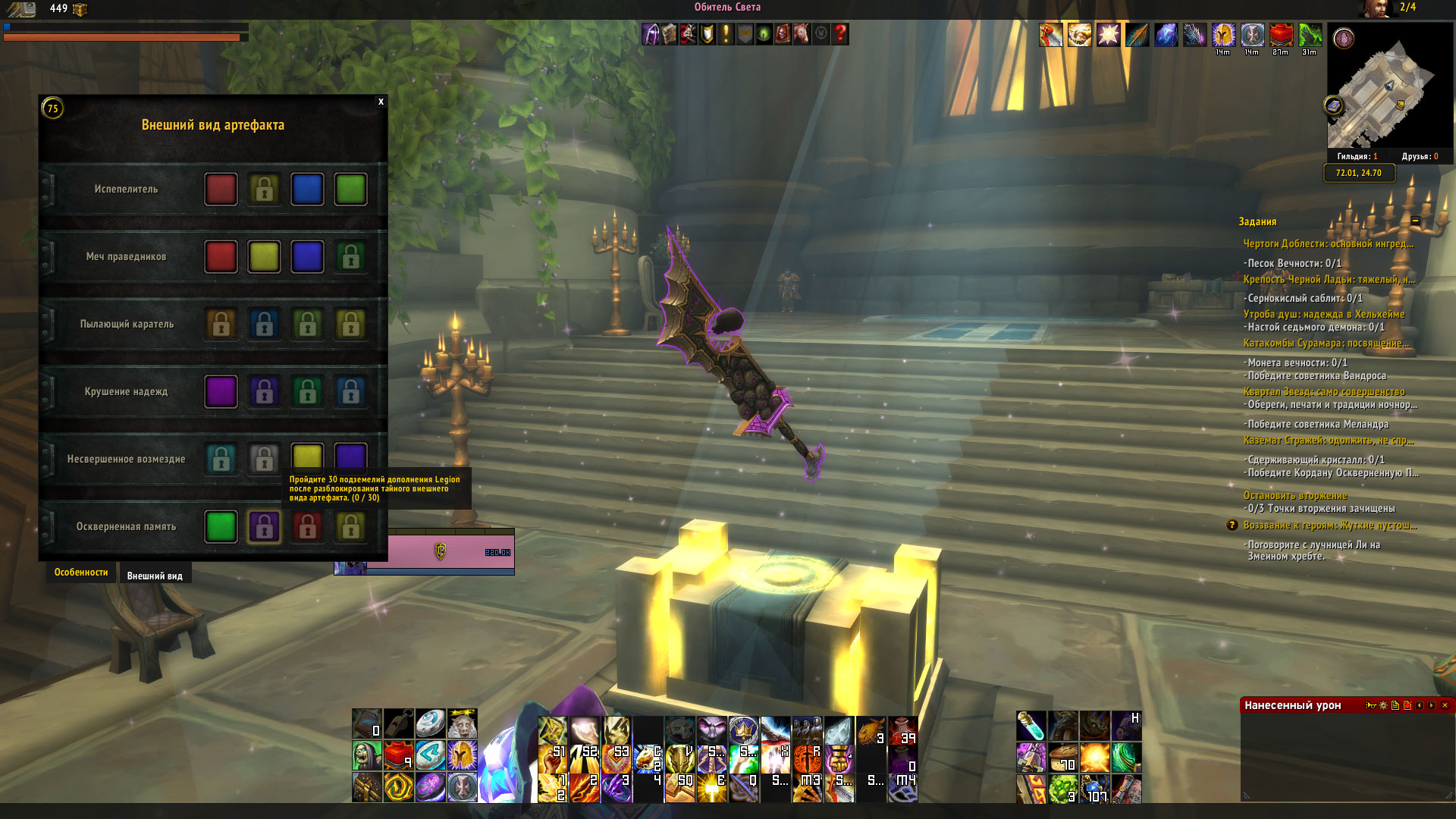Image resolution: width=1456 pixels, height=819 pixels.
Task: Click the yellow exclamation mark micro-menu icon
Action: click(x=726, y=34)
